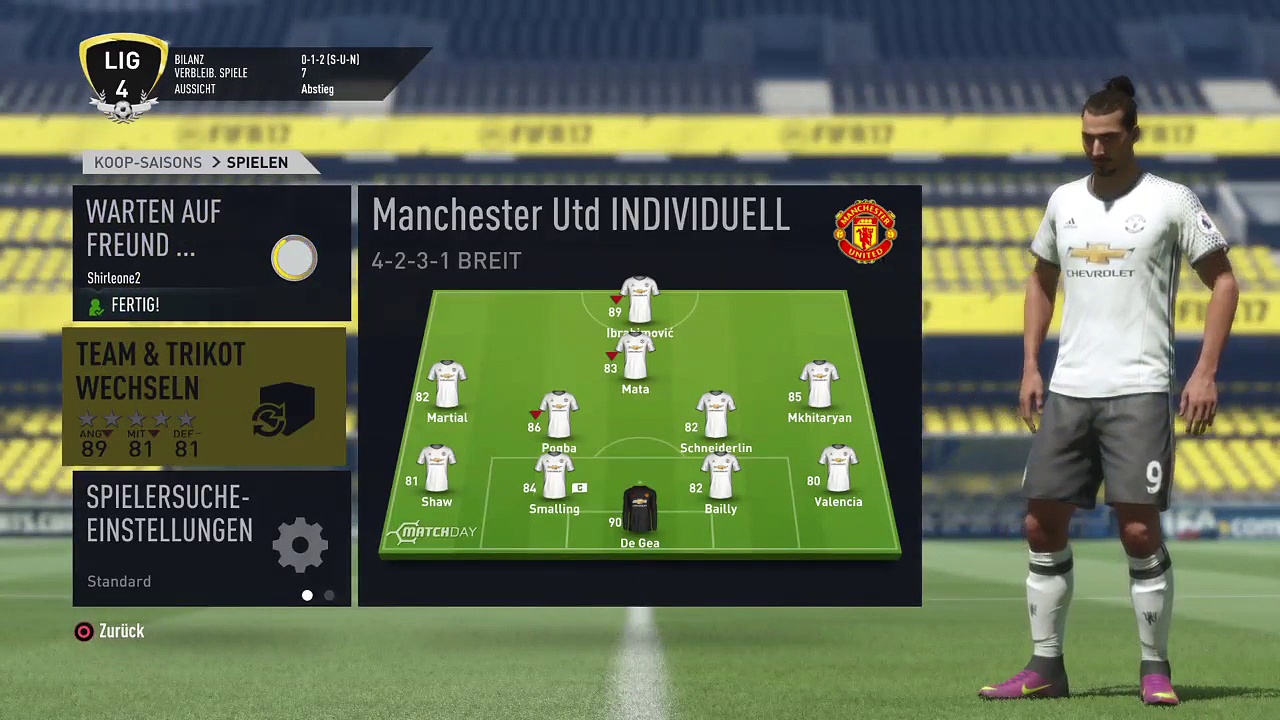Click the Manchester United club crest
This screenshot has width=1280, height=720.
point(865,231)
